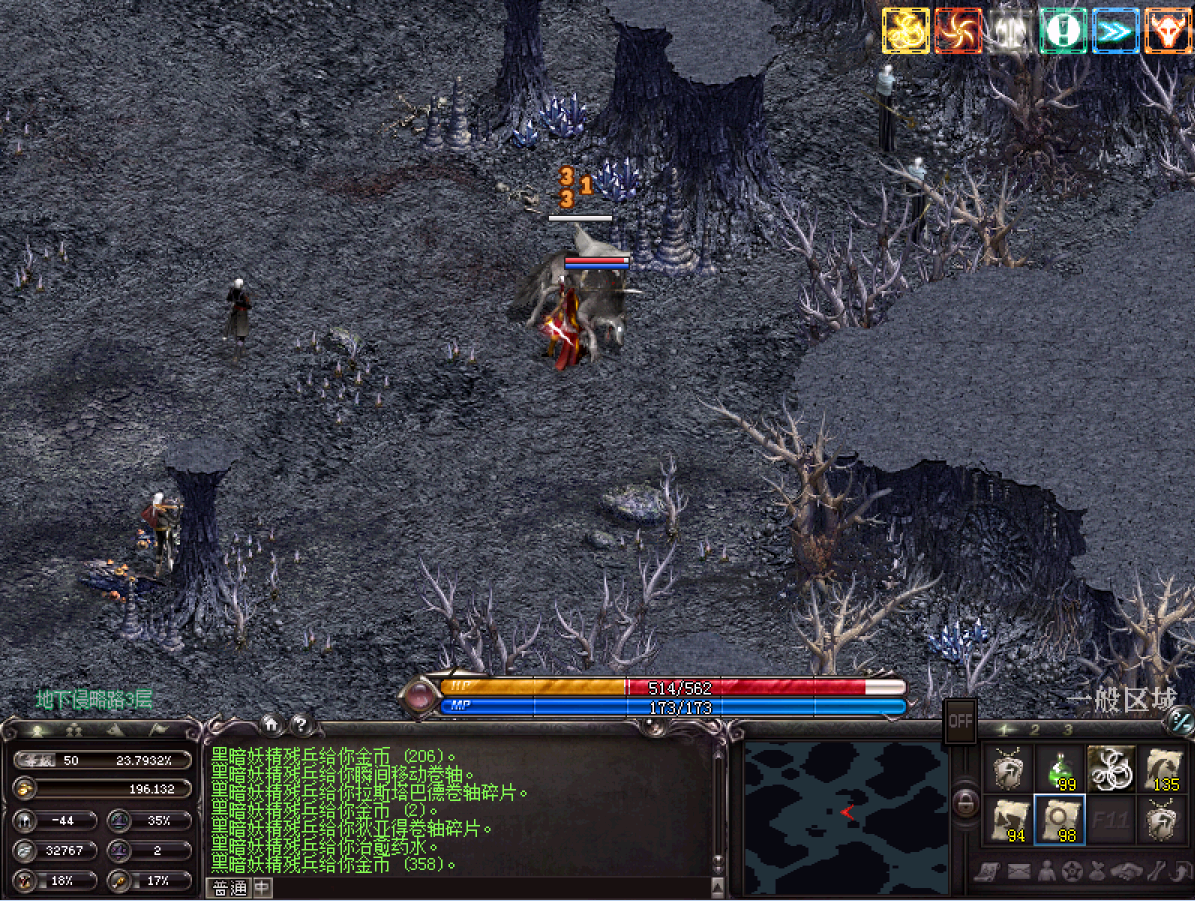Open the home button above the chat
1195x901 pixels.
point(270,724)
